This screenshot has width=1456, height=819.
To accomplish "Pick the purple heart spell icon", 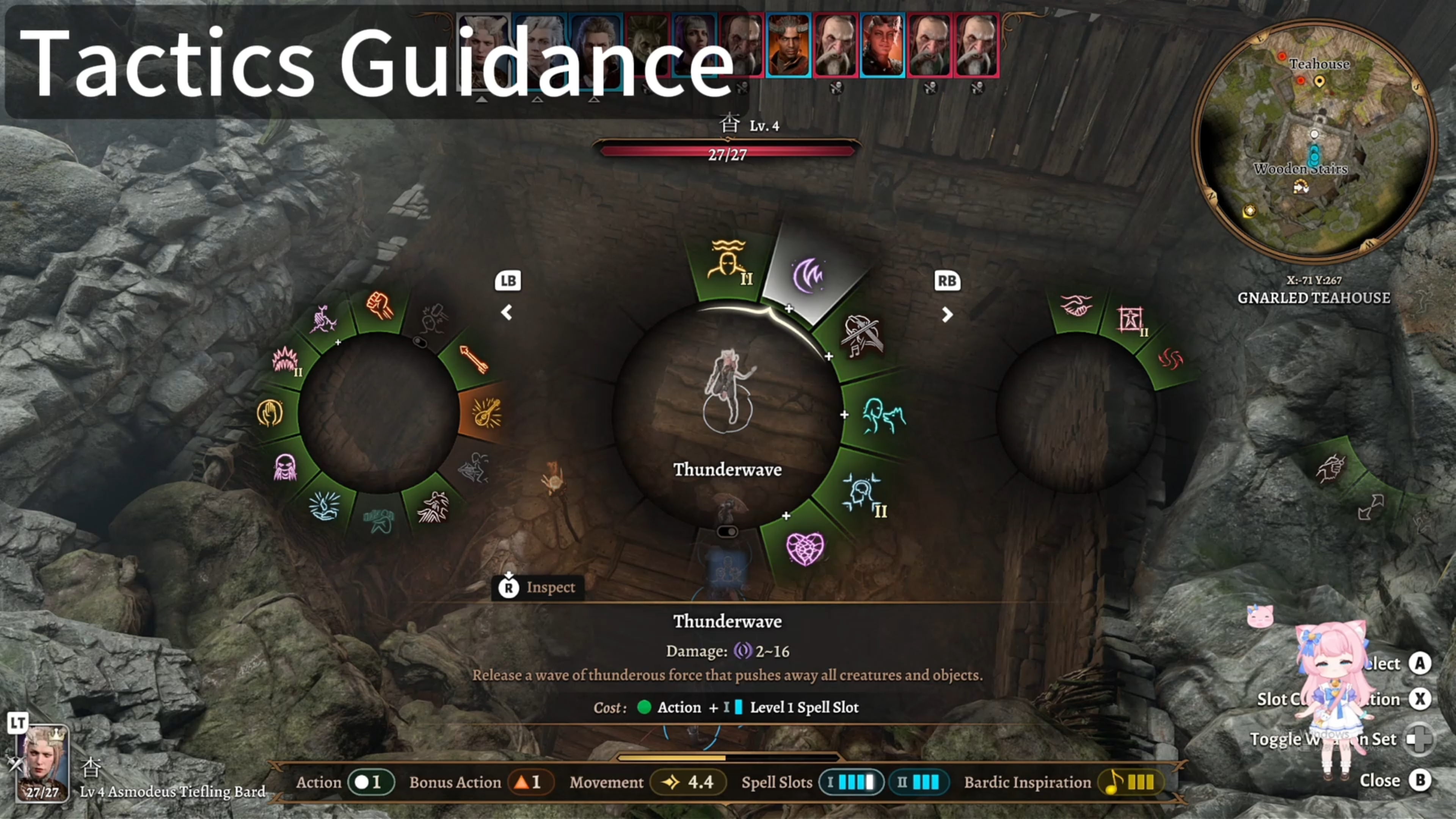I will click(805, 548).
